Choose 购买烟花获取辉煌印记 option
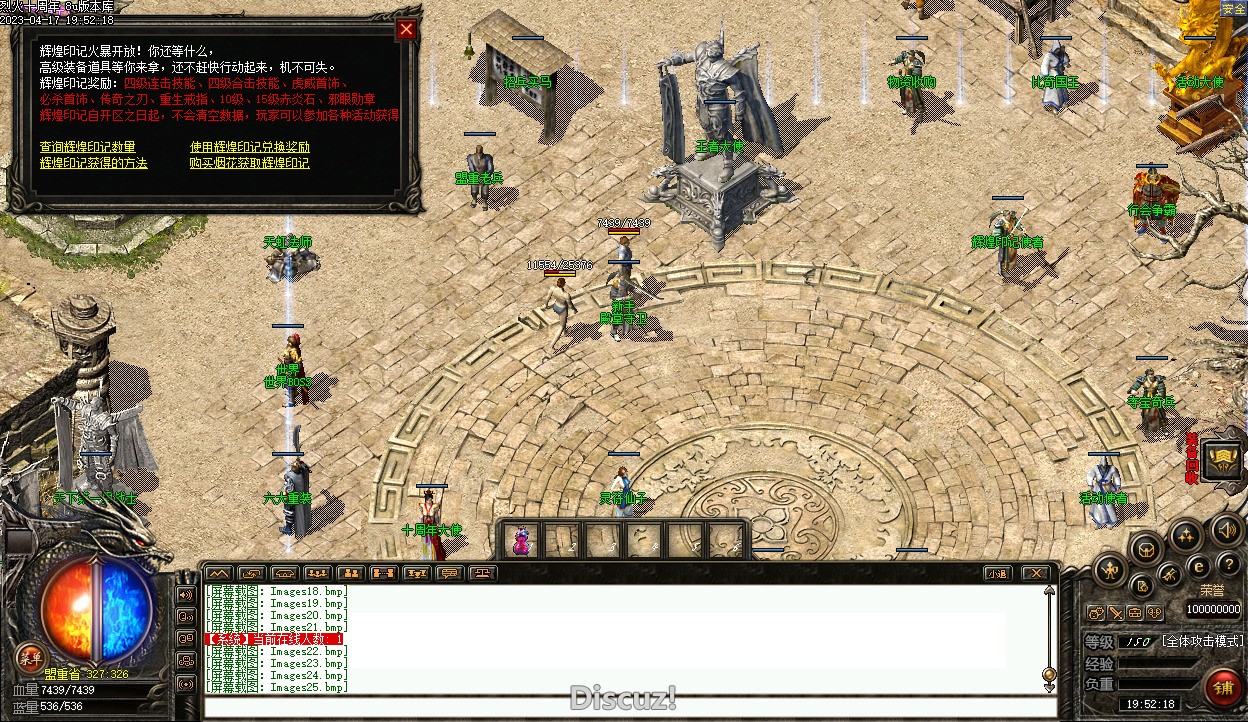This screenshot has height=722, width=1248. [250, 162]
